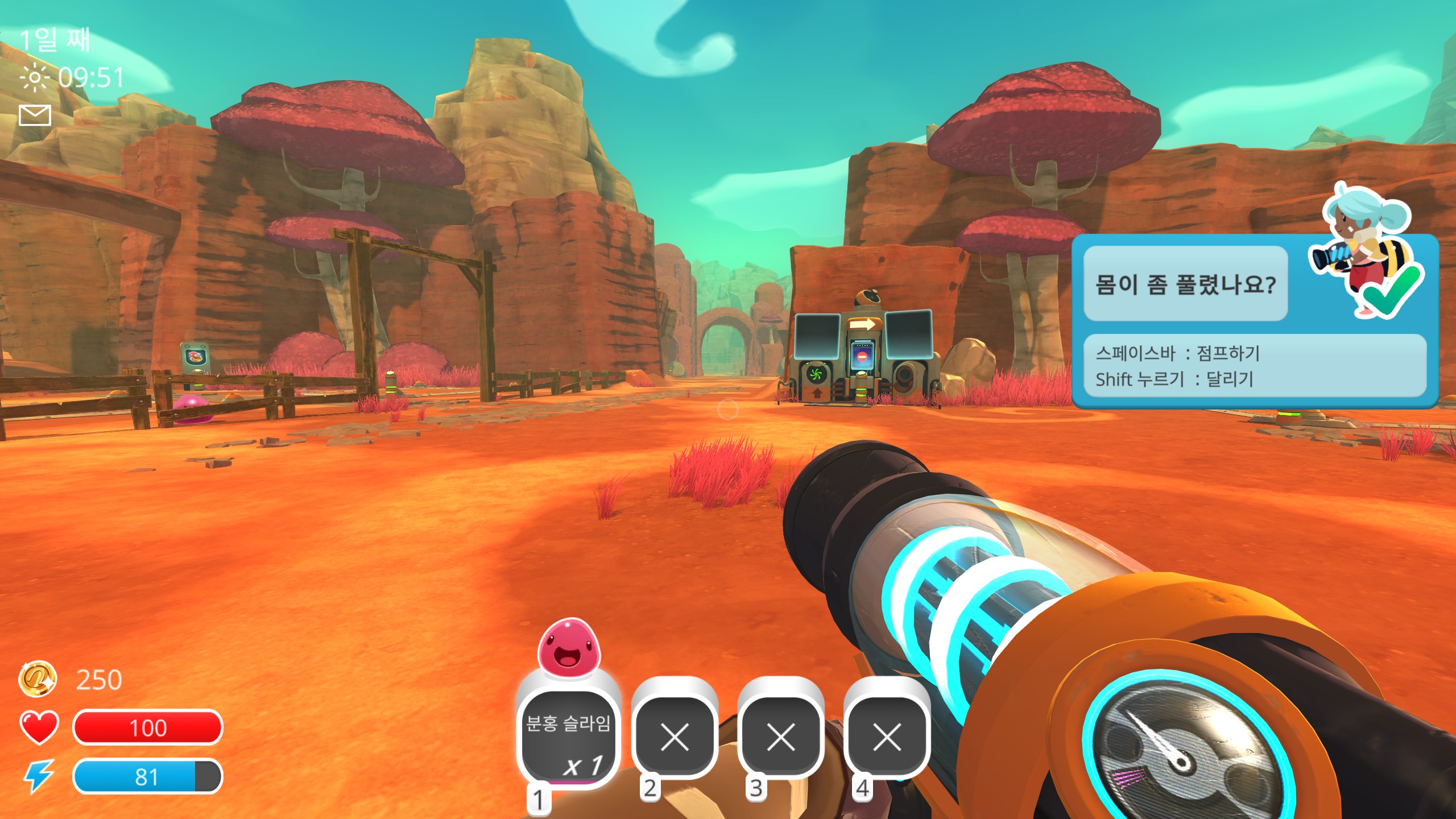1456x819 pixels.
Task: Click the gold newbucks coin icon
Action: tap(38, 679)
